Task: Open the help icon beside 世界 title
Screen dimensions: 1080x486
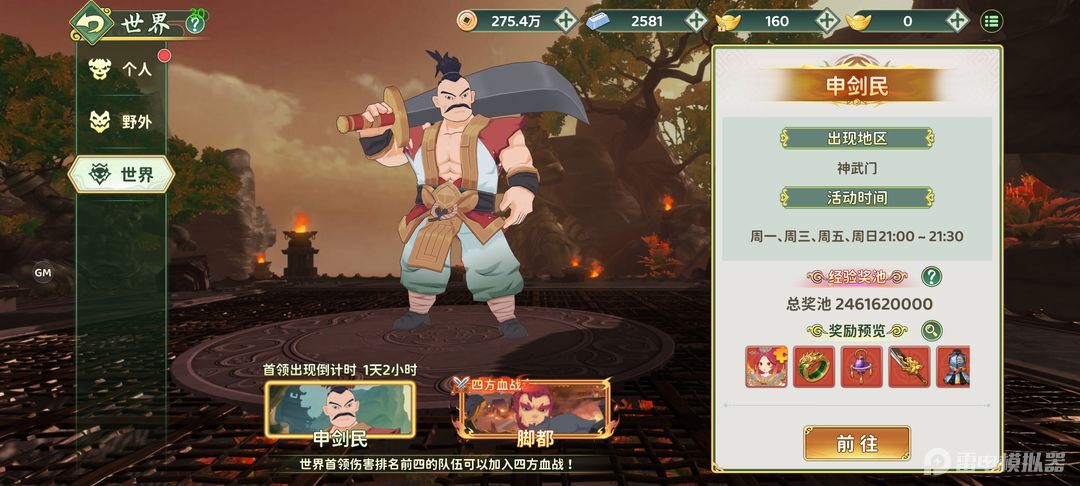Action: click(x=194, y=24)
